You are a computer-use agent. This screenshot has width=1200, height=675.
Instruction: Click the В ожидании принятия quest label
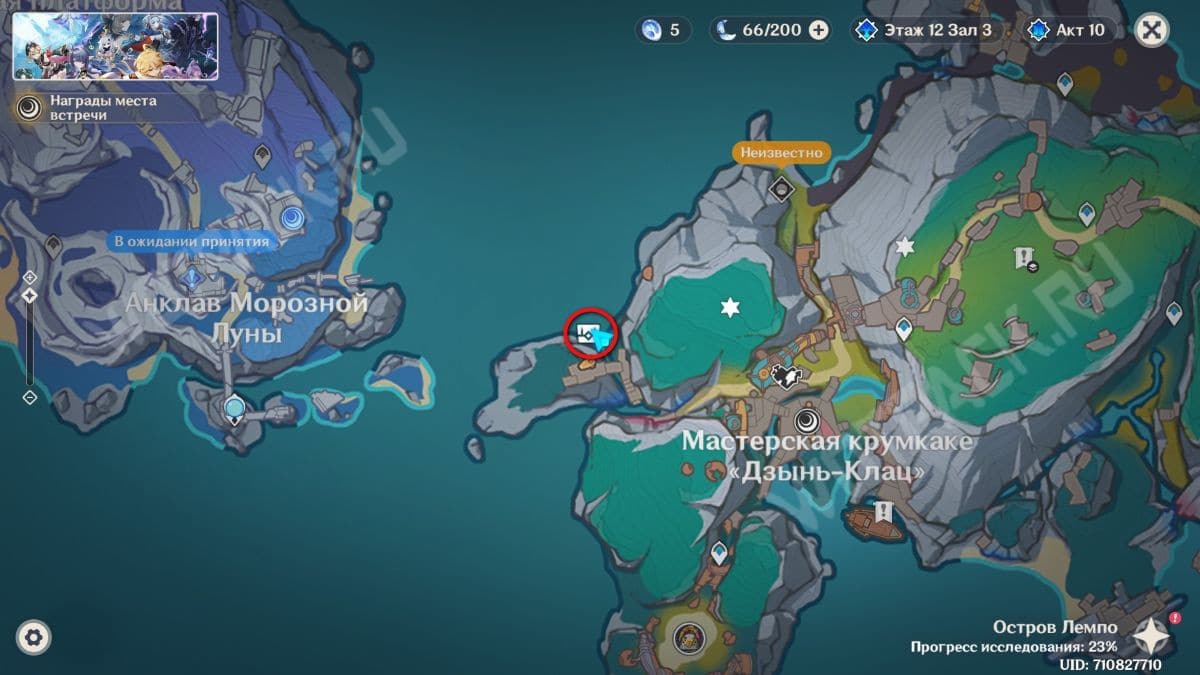point(191,241)
